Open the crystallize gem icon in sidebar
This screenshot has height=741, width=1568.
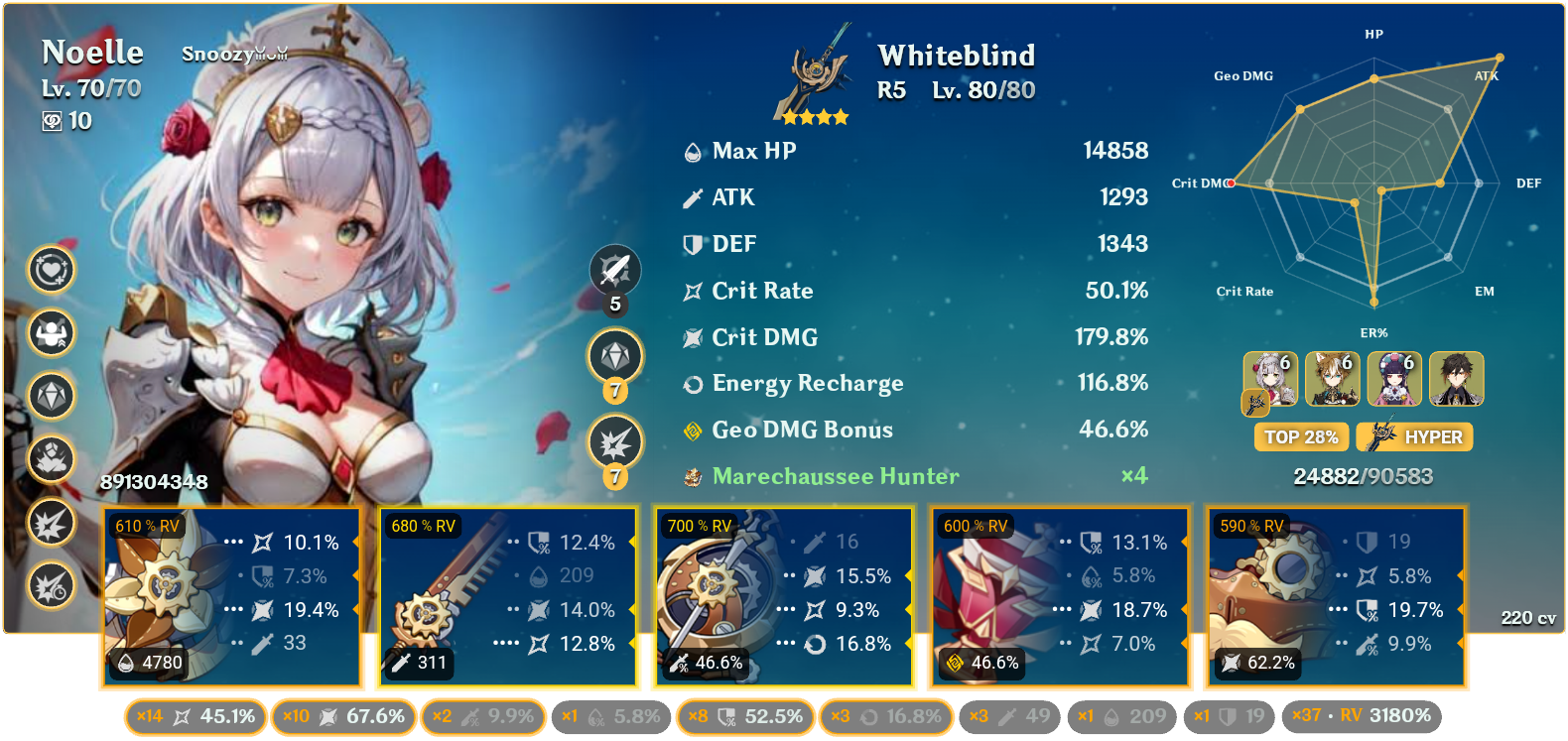pos(51,396)
